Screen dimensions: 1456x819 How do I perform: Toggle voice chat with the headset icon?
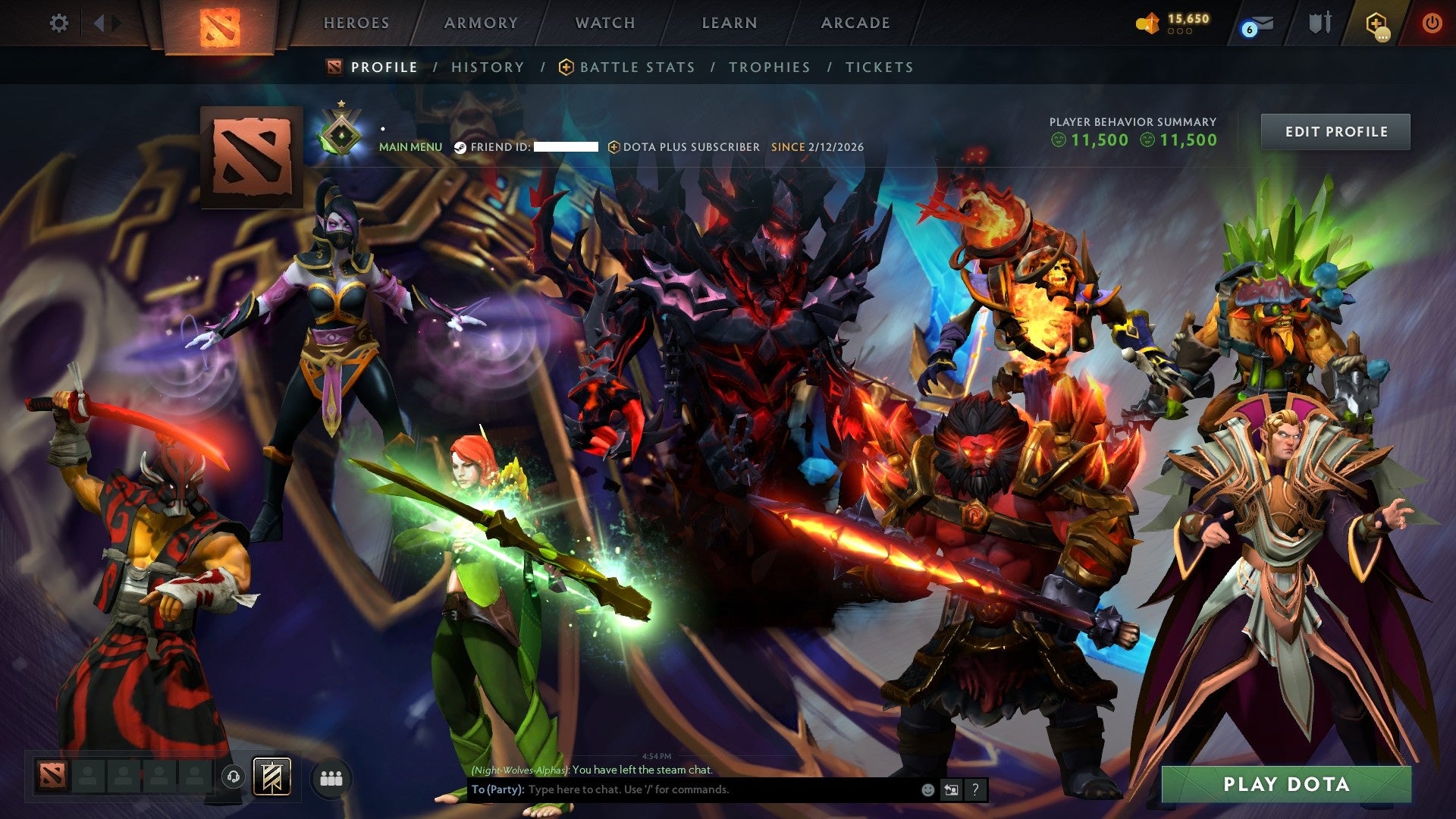(234, 776)
